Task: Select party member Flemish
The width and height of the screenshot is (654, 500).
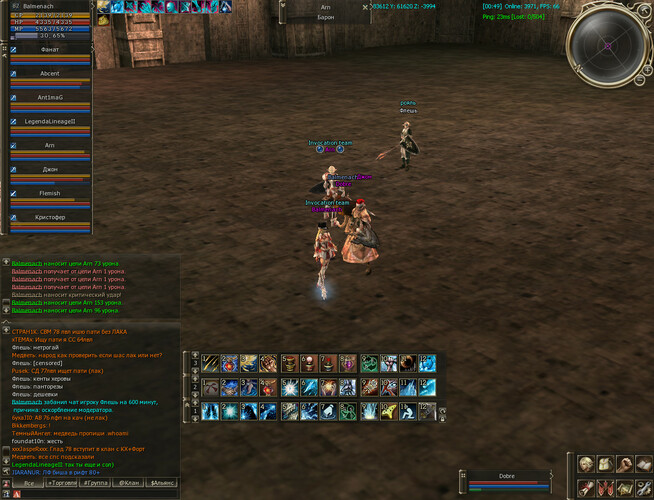Action: 50,194
